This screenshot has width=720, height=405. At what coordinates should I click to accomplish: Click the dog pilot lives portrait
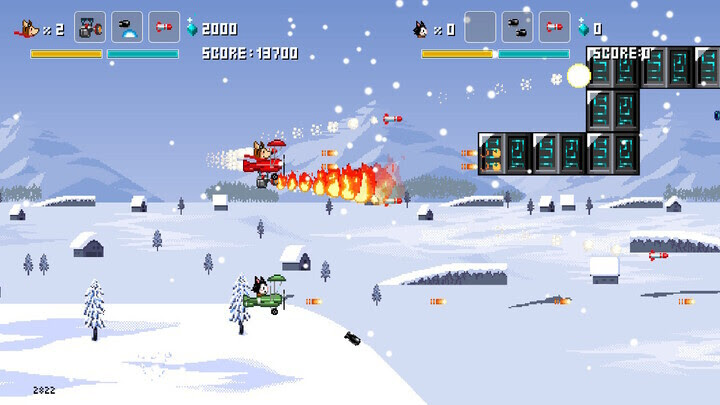(30, 29)
